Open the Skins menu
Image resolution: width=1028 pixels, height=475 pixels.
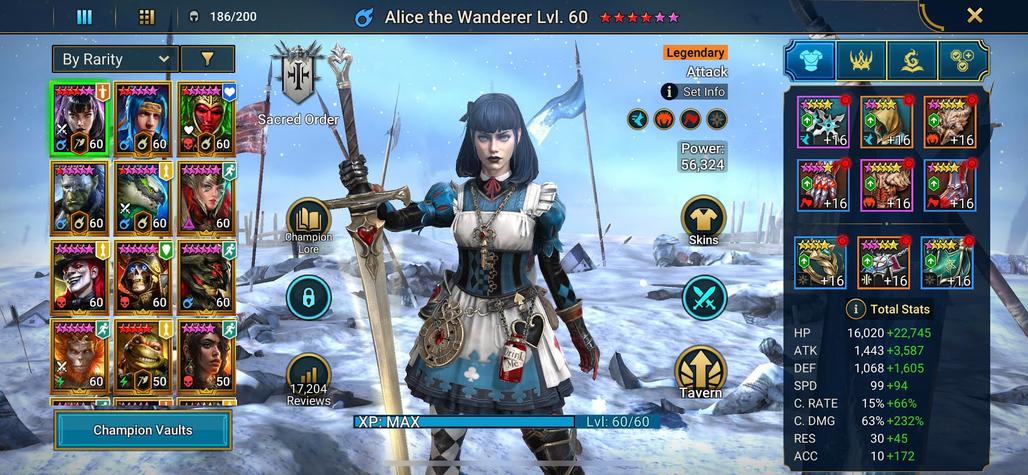704,220
